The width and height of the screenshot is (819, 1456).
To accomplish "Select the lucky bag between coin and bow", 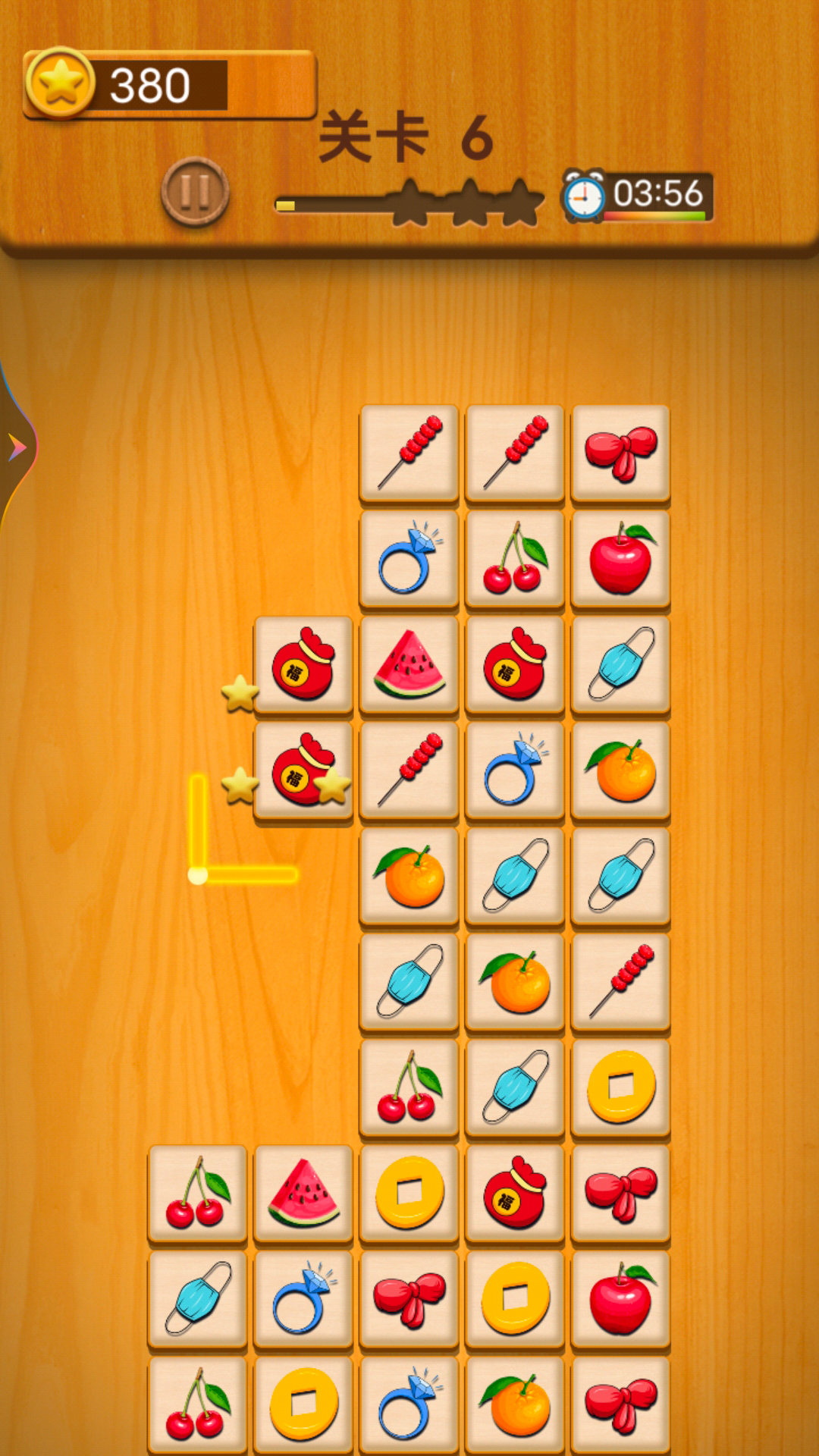I will click(516, 1193).
